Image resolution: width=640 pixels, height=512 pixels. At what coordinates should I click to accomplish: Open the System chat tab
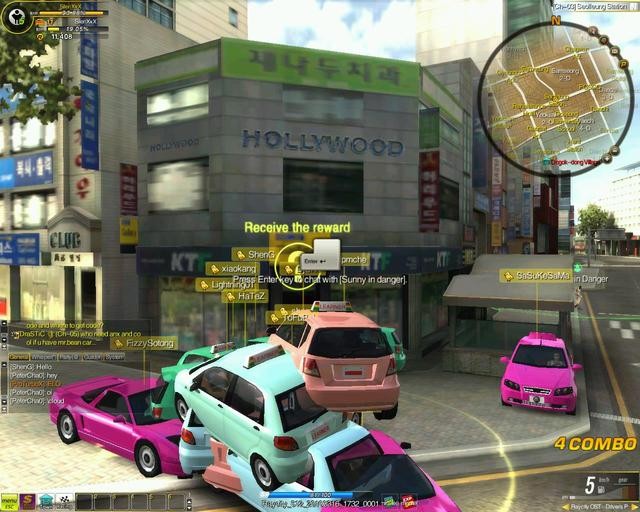coord(116,356)
